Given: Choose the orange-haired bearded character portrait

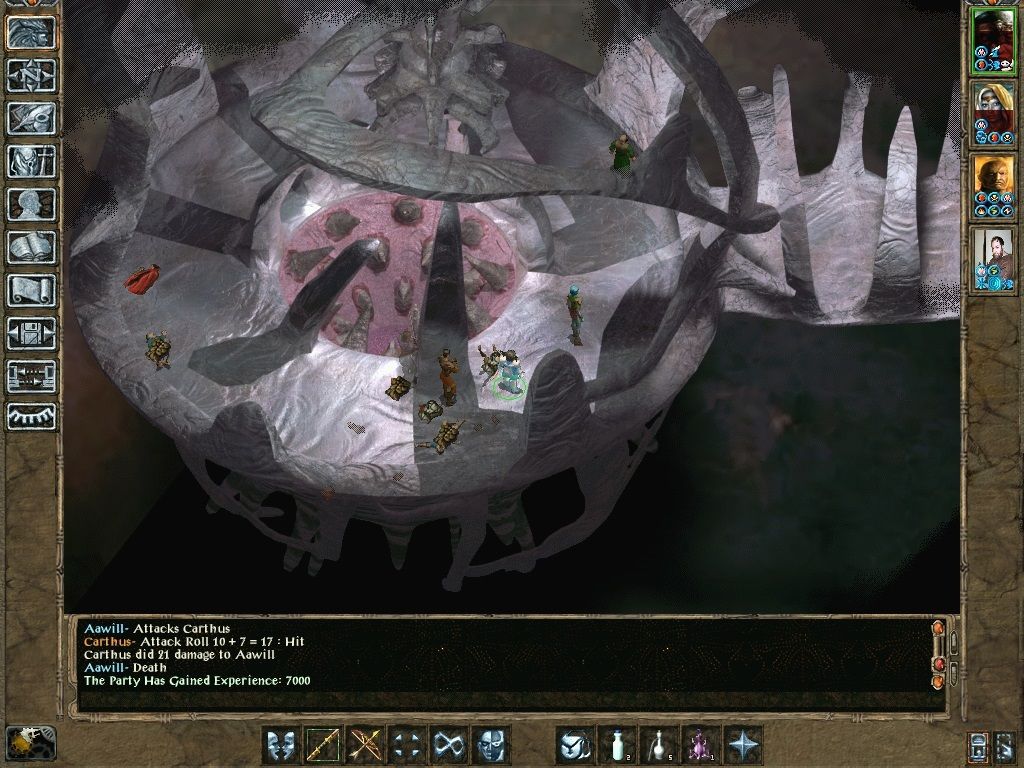Looking at the screenshot, I should [x=994, y=187].
